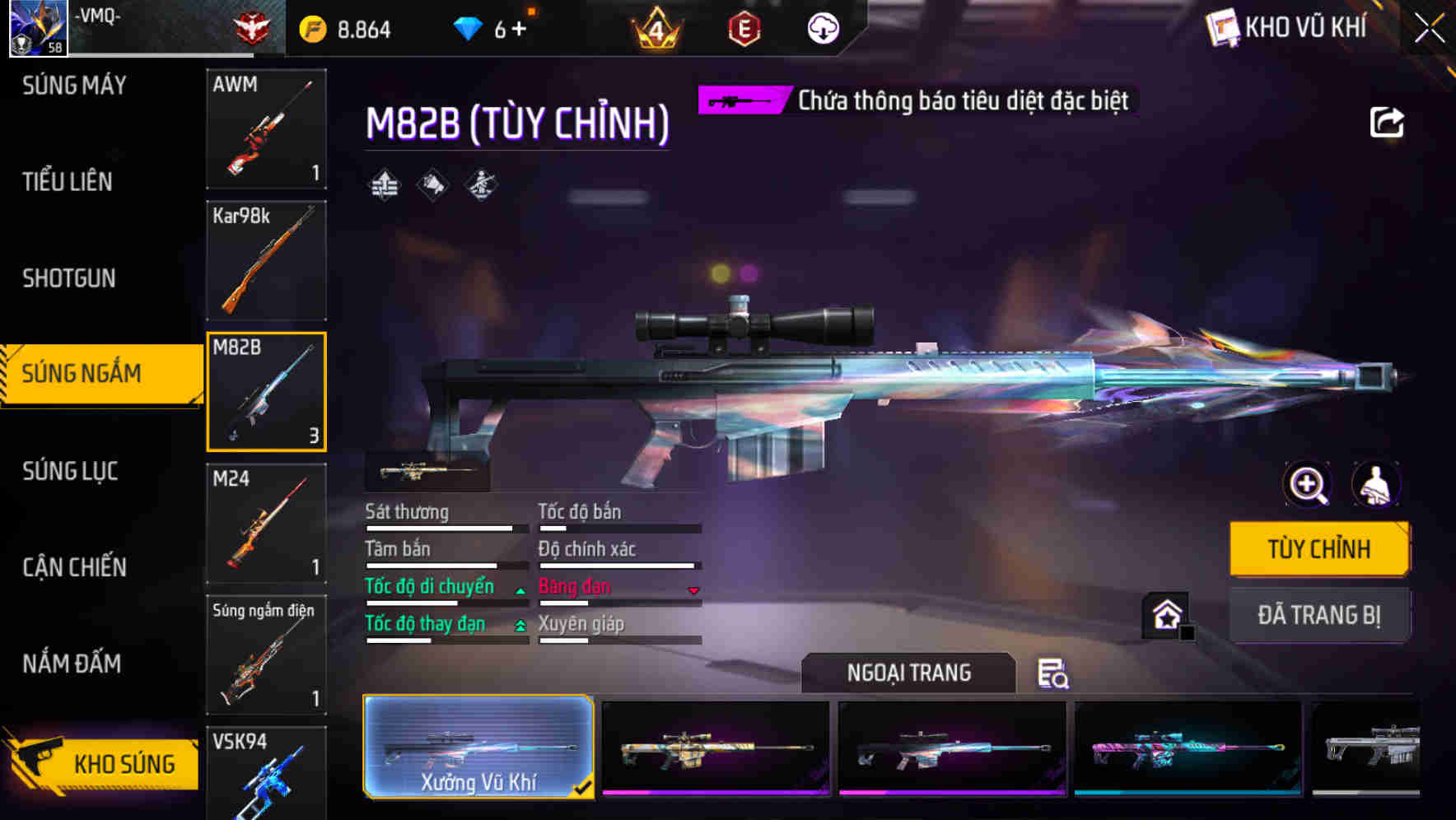The width and height of the screenshot is (1456, 820).
Task: Toggle the Kar98k weapon card selection
Action: coord(266,260)
